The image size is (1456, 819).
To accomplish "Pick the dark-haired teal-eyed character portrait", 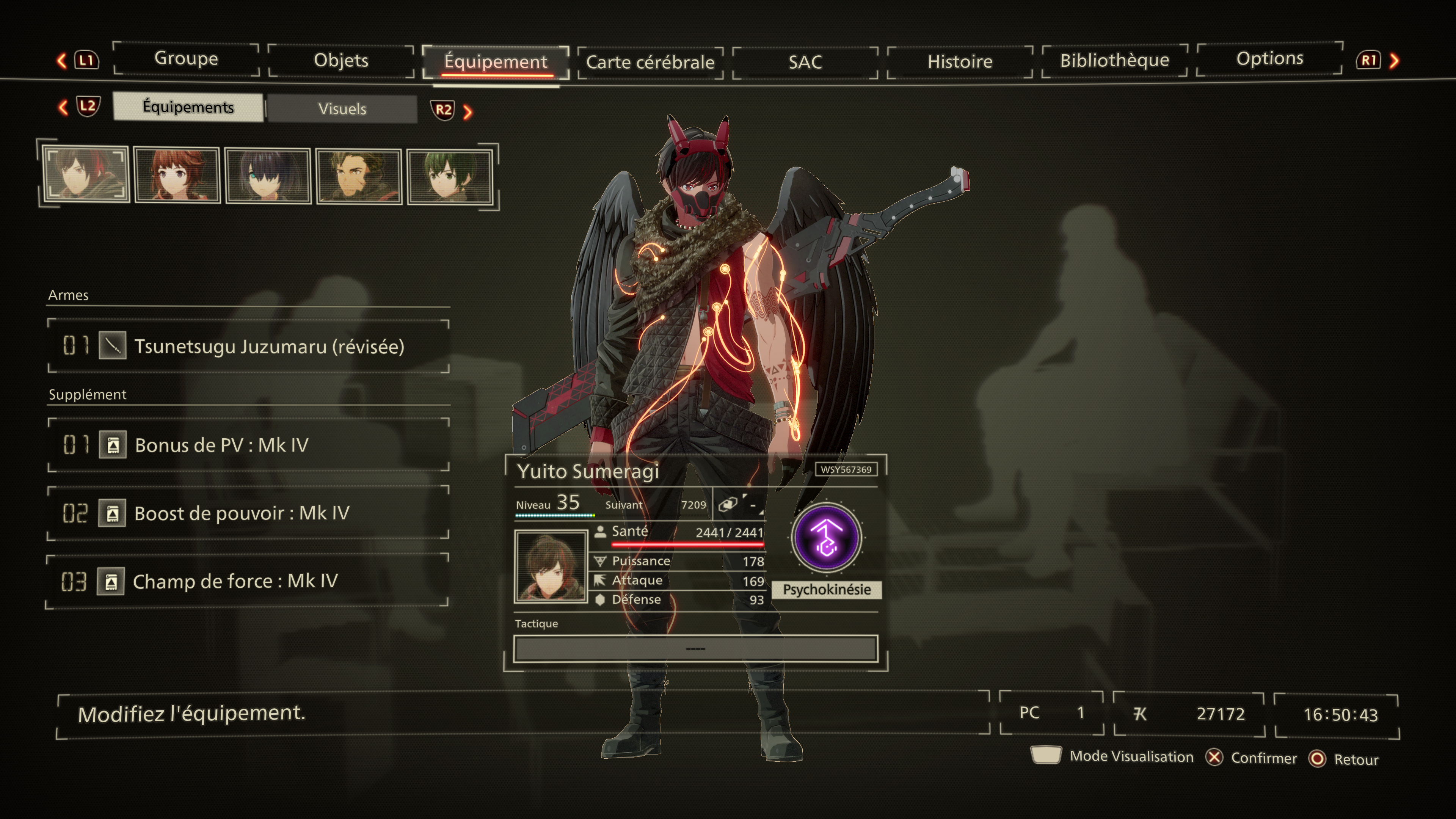I will [268, 176].
